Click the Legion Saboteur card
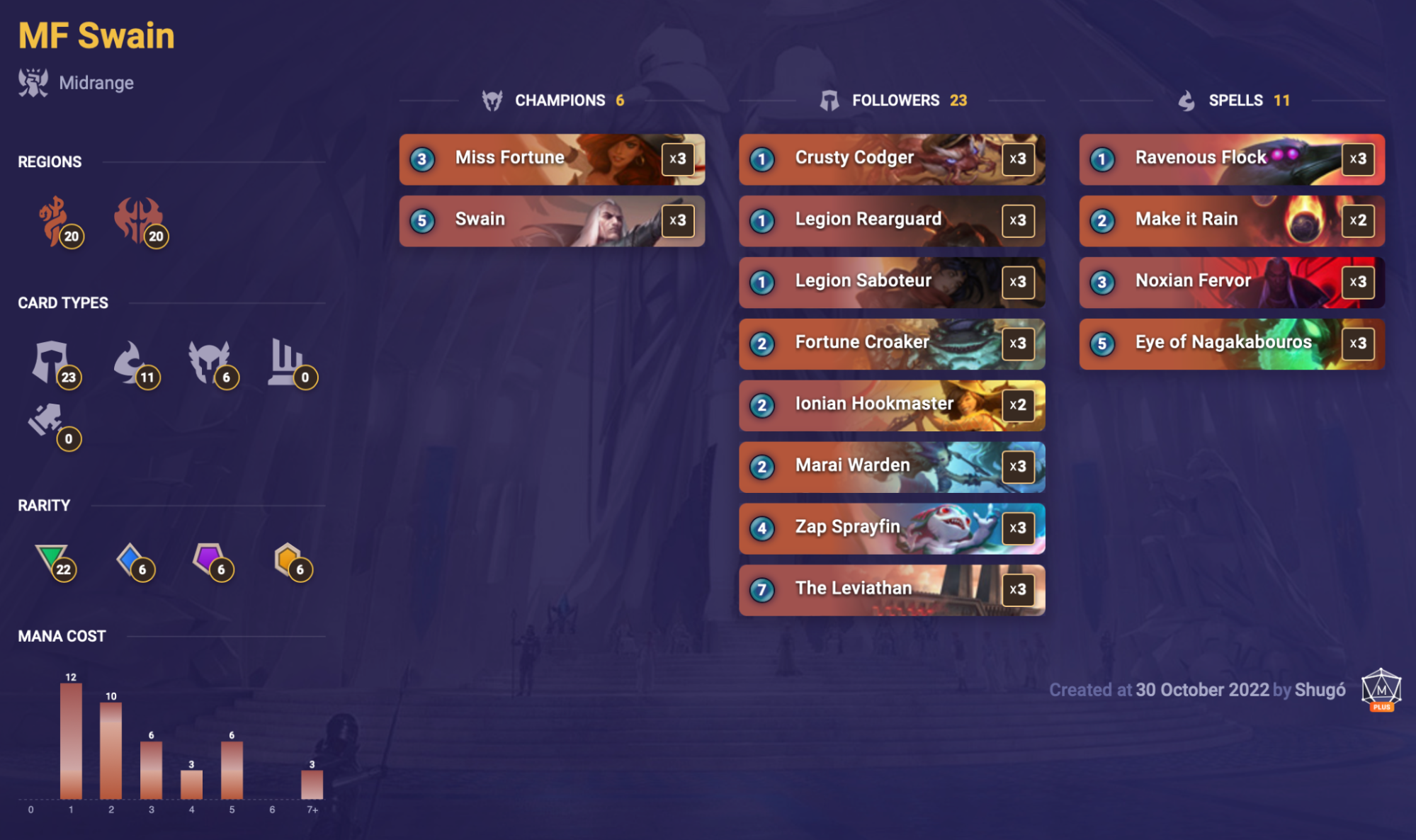The image size is (1416, 840). (891, 282)
